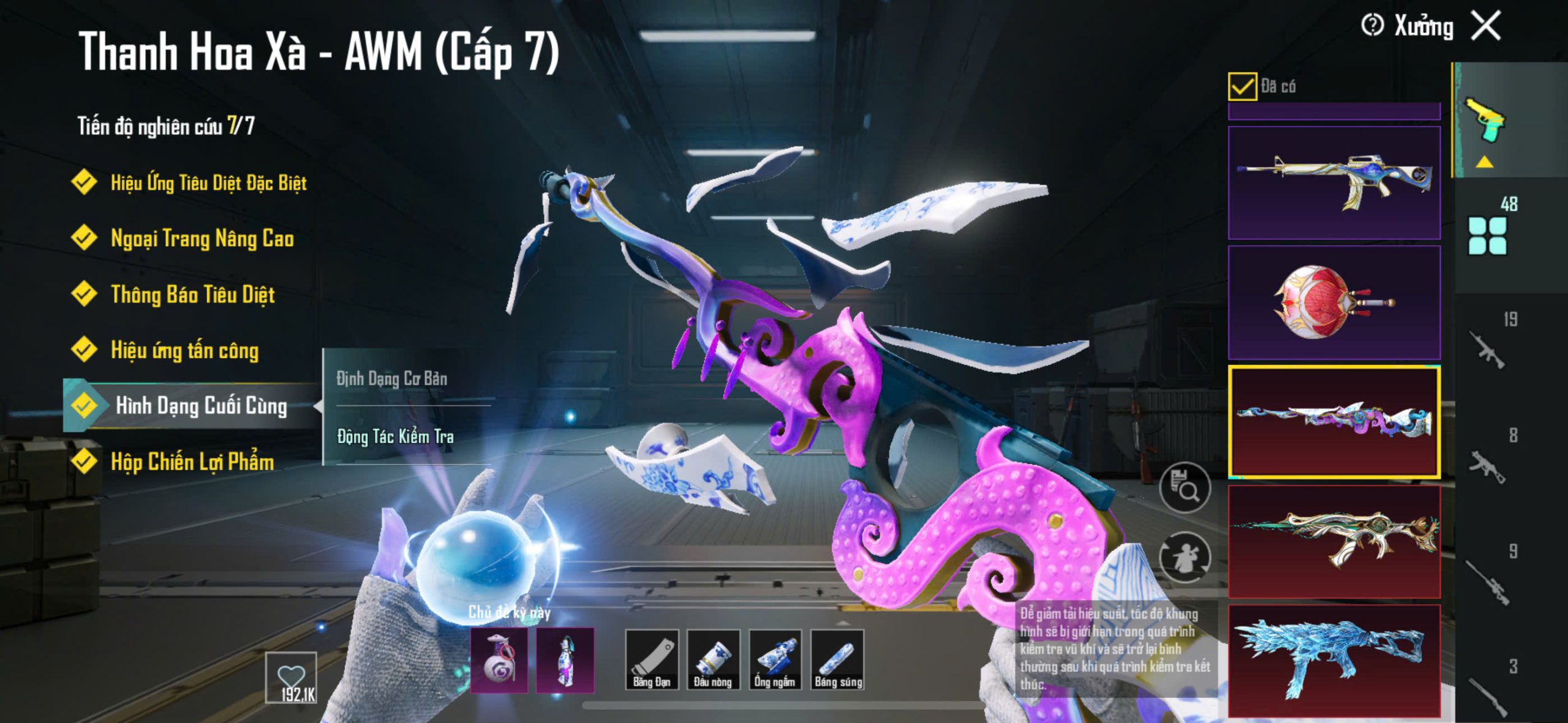Open Thông Báo Tiêu Diệt entry
Viewport: 1568px width, 723px height.
192,294
